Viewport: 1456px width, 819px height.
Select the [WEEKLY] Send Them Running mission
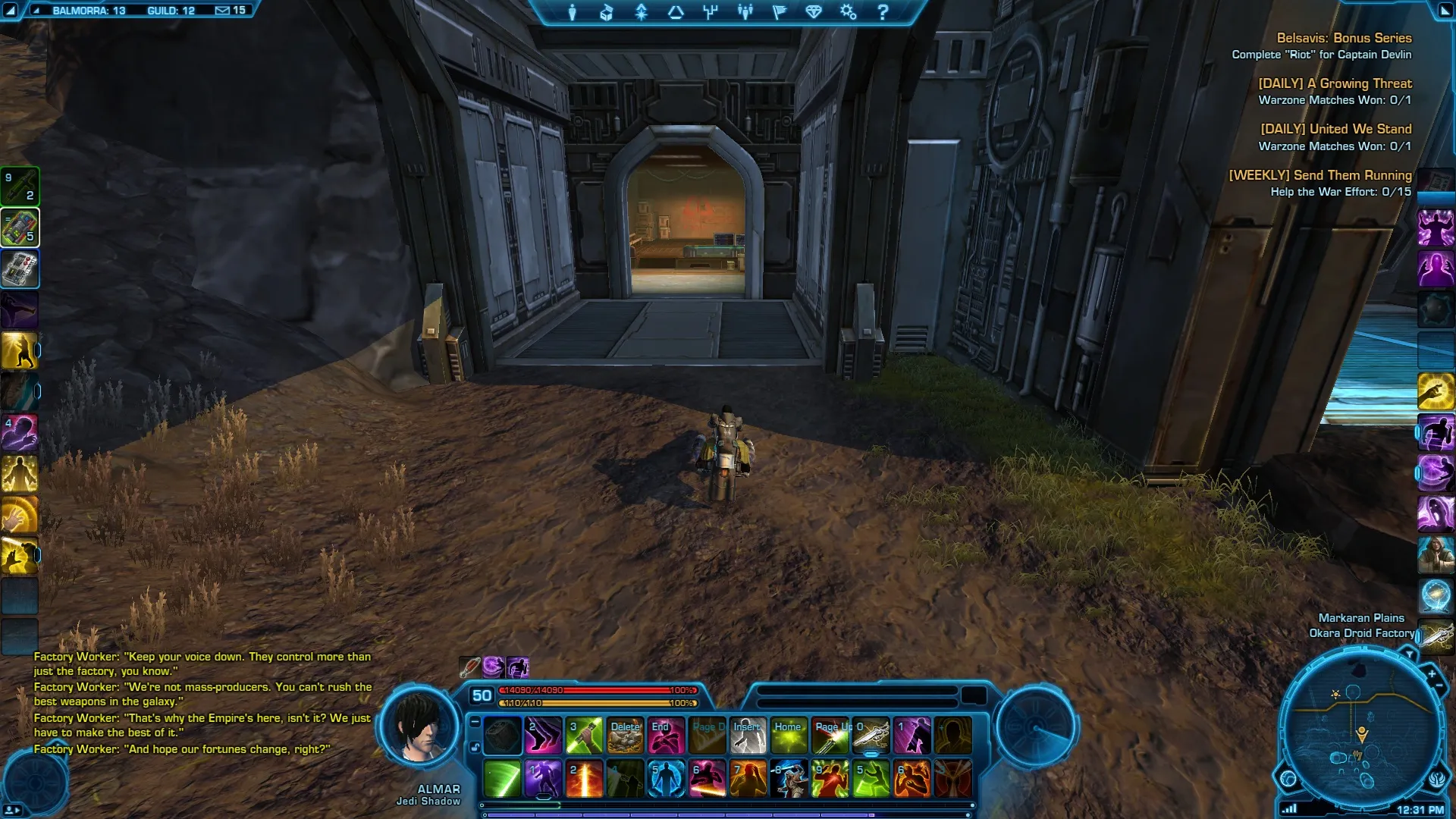pyautogui.click(x=1319, y=175)
